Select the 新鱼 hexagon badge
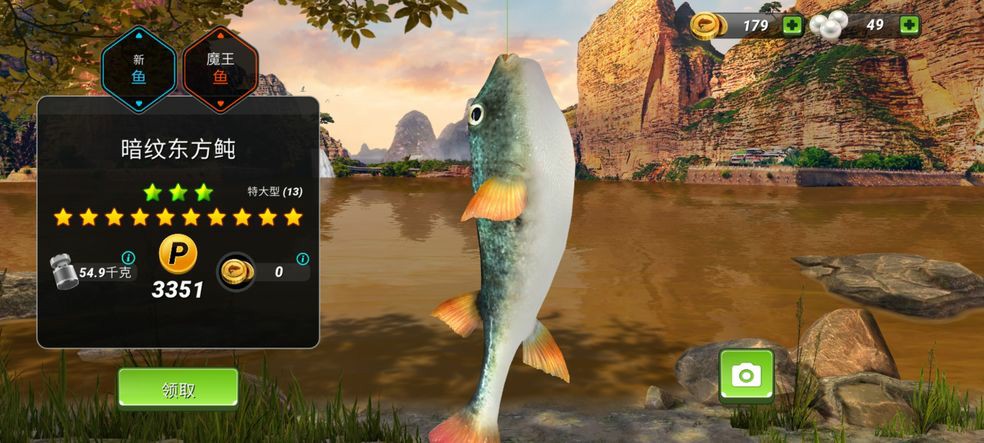Screen dimensions: 984x443 point(139,67)
